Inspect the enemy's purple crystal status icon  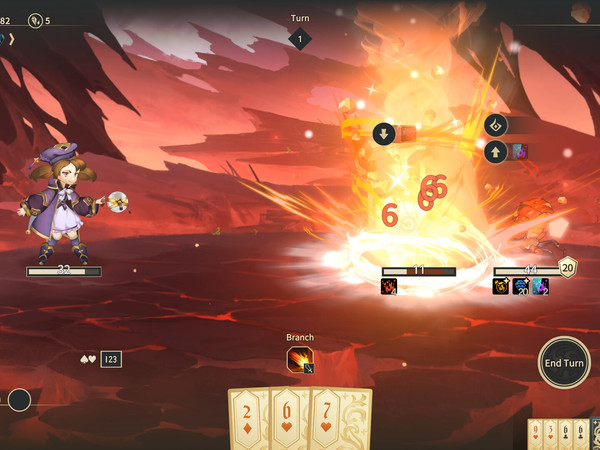click(x=540, y=287)
